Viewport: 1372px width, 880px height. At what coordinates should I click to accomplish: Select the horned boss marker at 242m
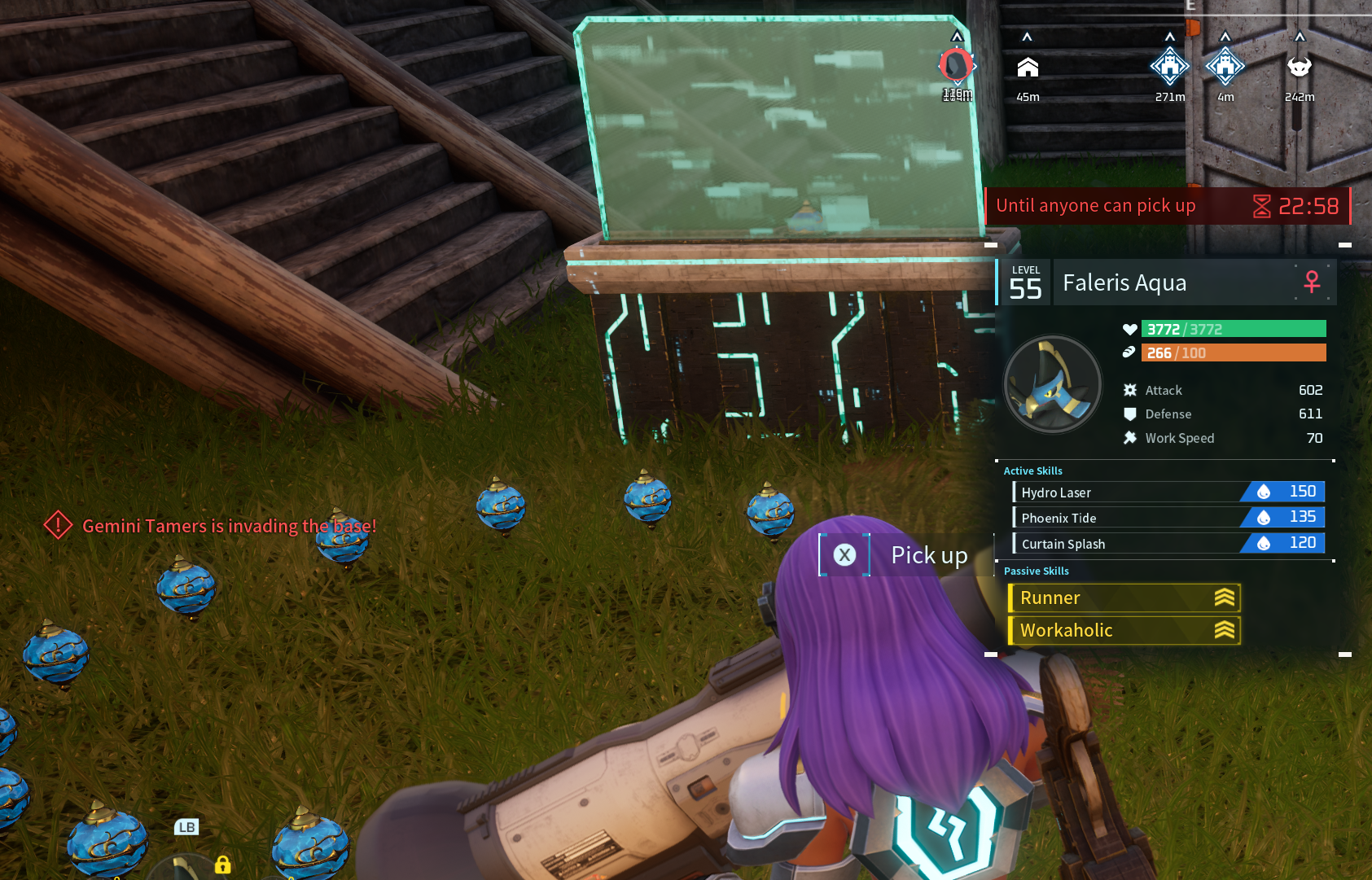pyautogui.click(x=1300, y=67)
